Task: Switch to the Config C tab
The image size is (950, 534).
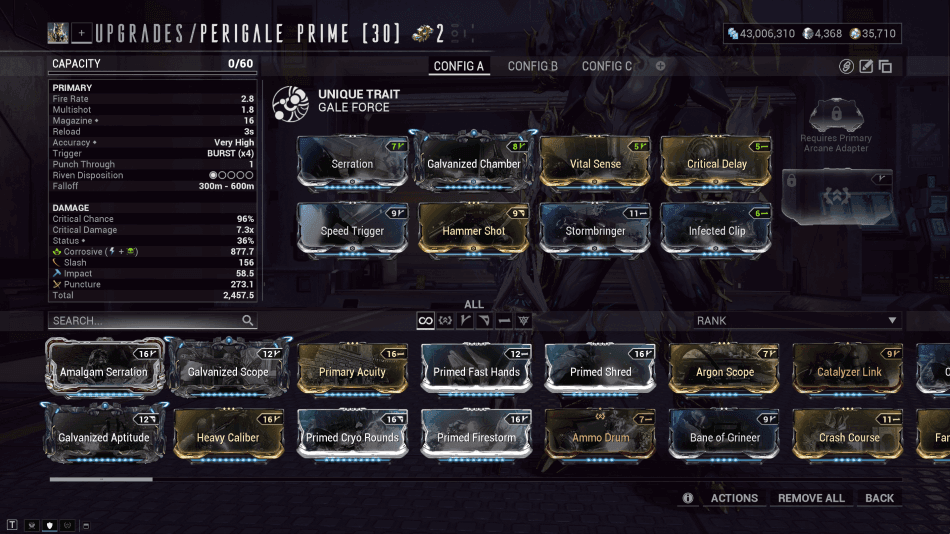Action: click(x=607, y=66)
